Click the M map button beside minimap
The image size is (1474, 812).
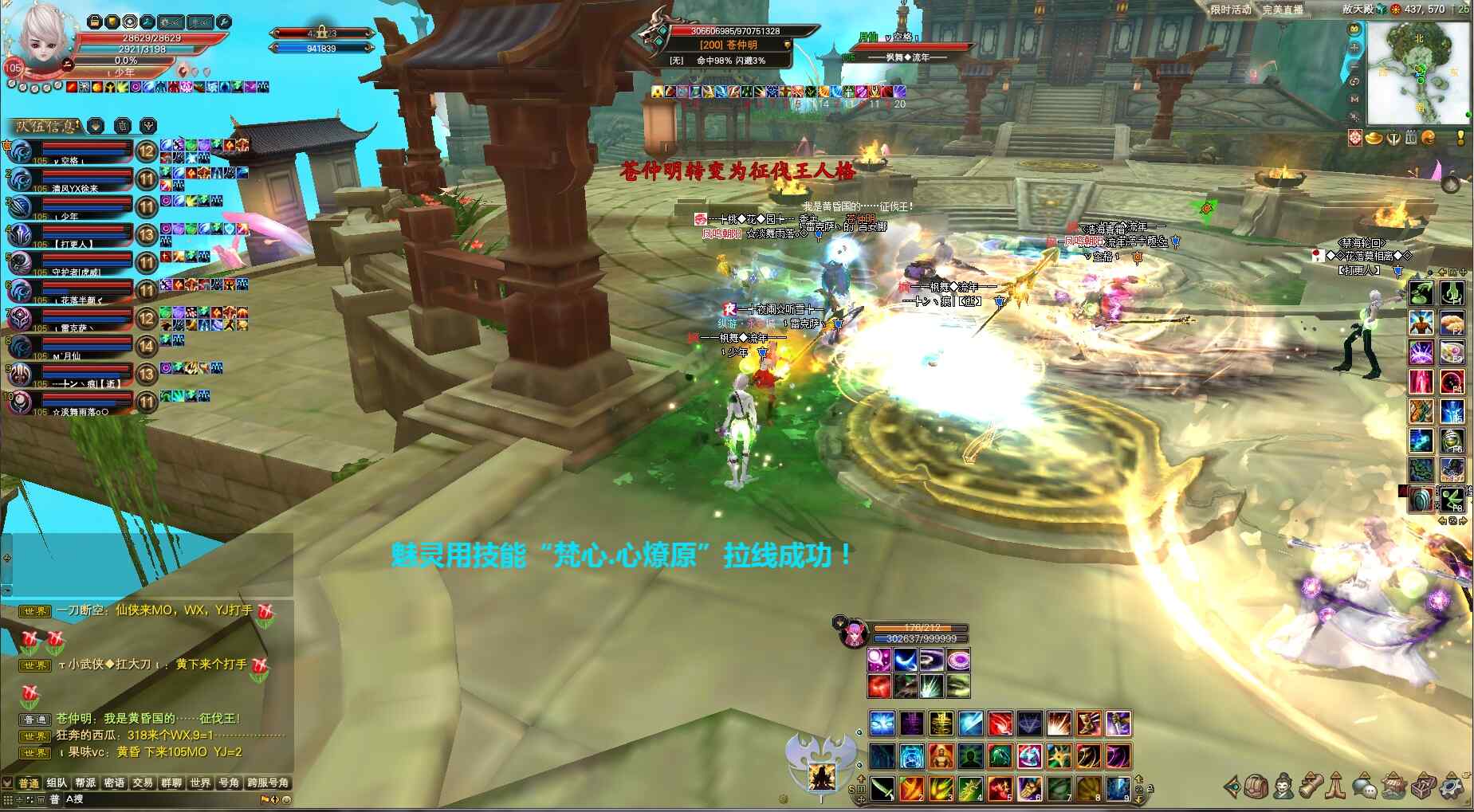click(x=1354, y=99)
